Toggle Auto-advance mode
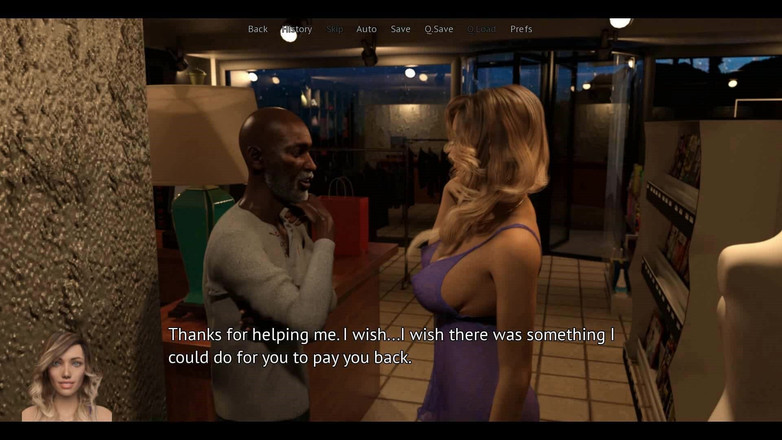The image size is (782, 440). click(x=367, y=29)
